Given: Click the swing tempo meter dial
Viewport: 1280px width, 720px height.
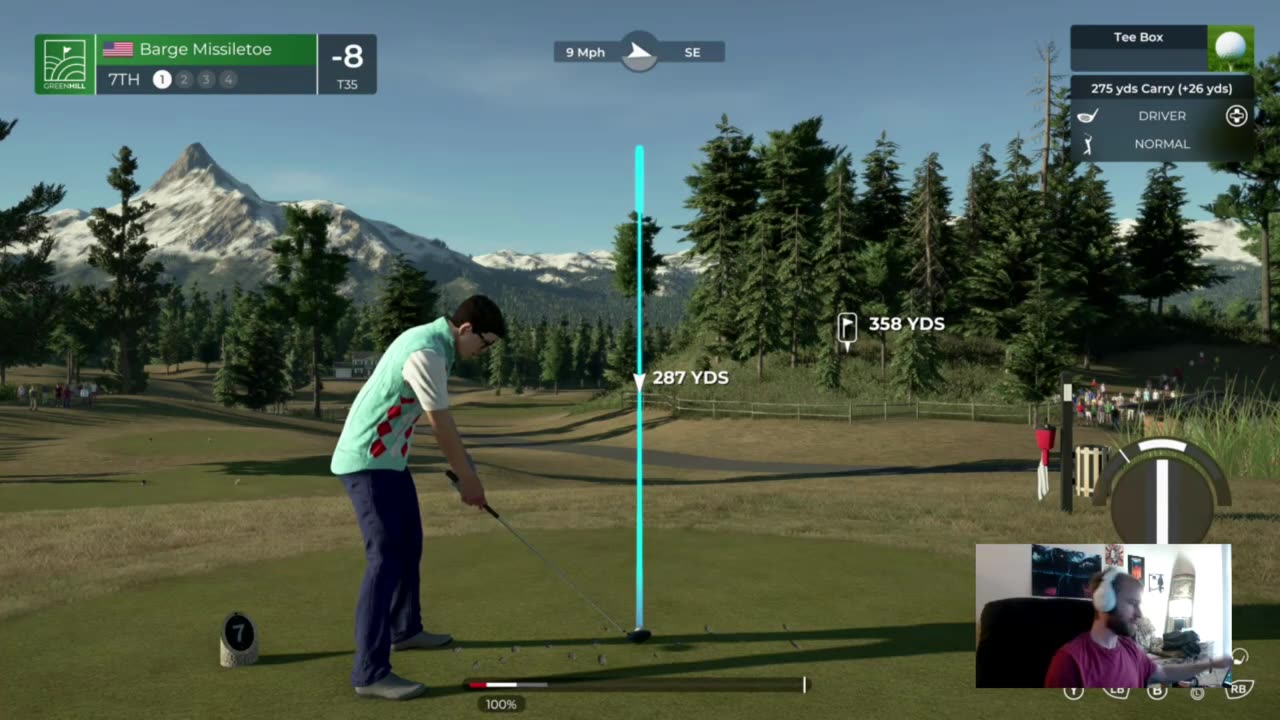Looking at the screenshot, I should [x=1162, y=490].
